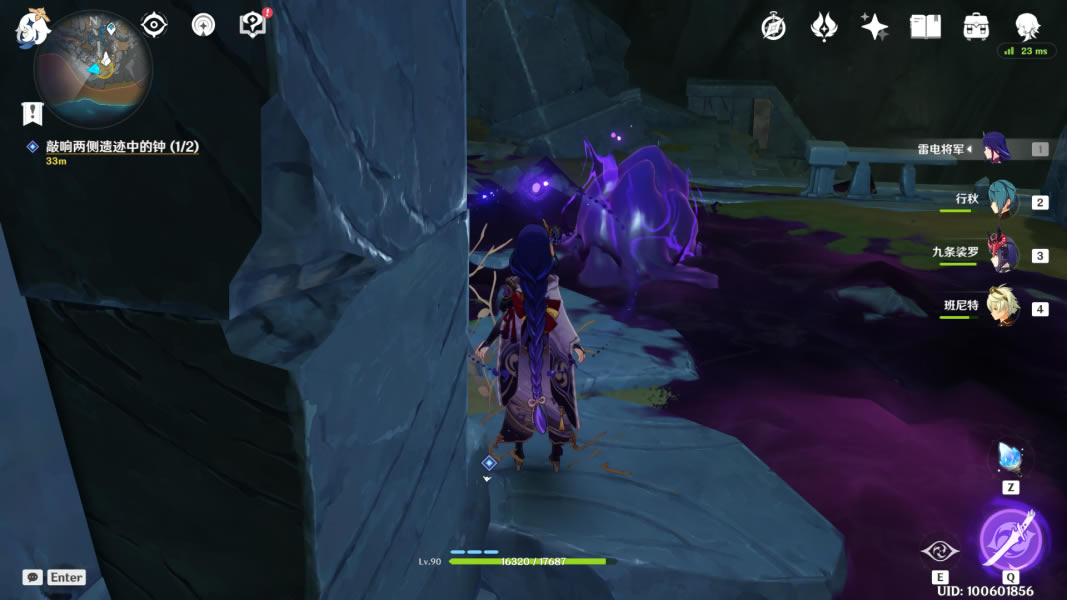Open the four-pointed star events icon
Screen dimensions: 1067x600
(x=874, y=27)
